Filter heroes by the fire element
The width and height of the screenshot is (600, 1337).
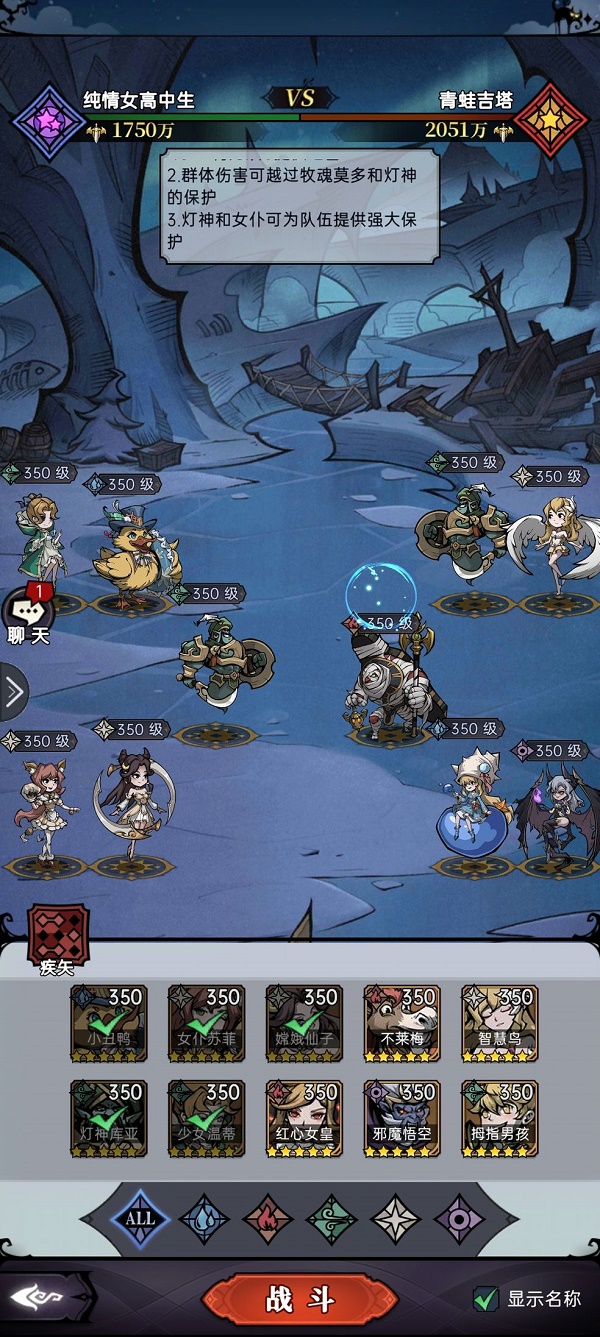[268, 1219]
